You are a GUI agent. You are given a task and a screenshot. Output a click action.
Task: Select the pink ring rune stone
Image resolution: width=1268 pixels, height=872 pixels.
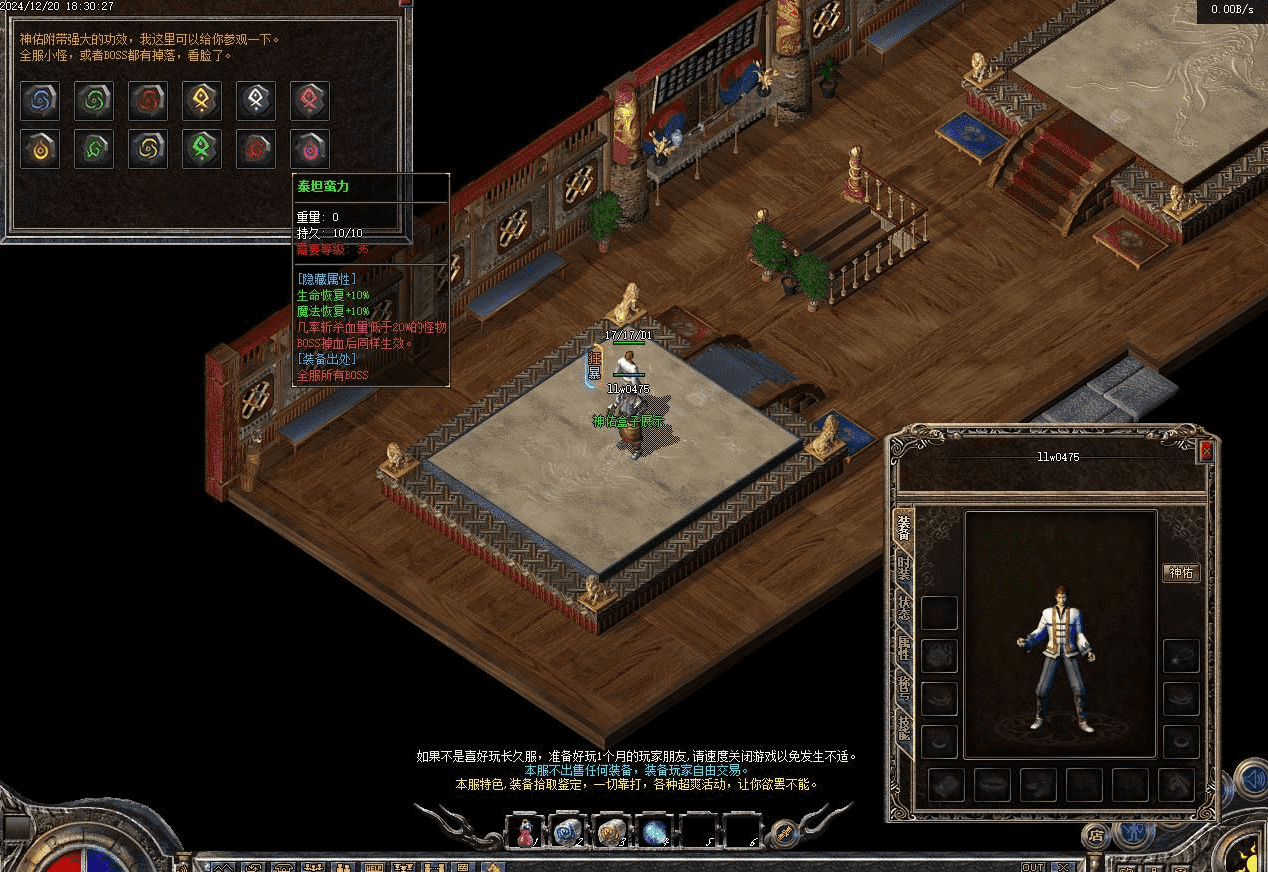[x=310, y=149]
